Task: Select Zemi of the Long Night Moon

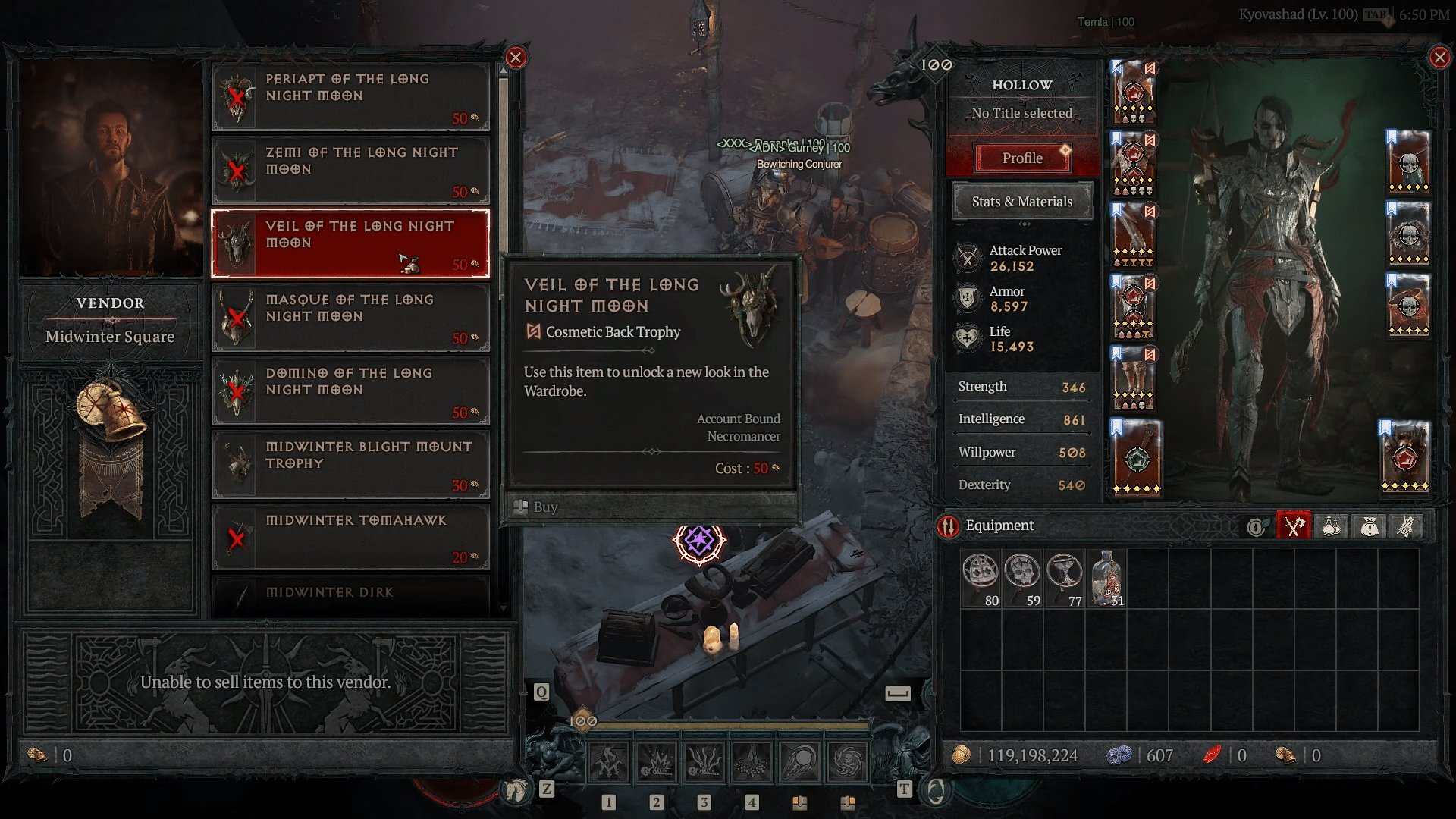Action: [350, 168]
